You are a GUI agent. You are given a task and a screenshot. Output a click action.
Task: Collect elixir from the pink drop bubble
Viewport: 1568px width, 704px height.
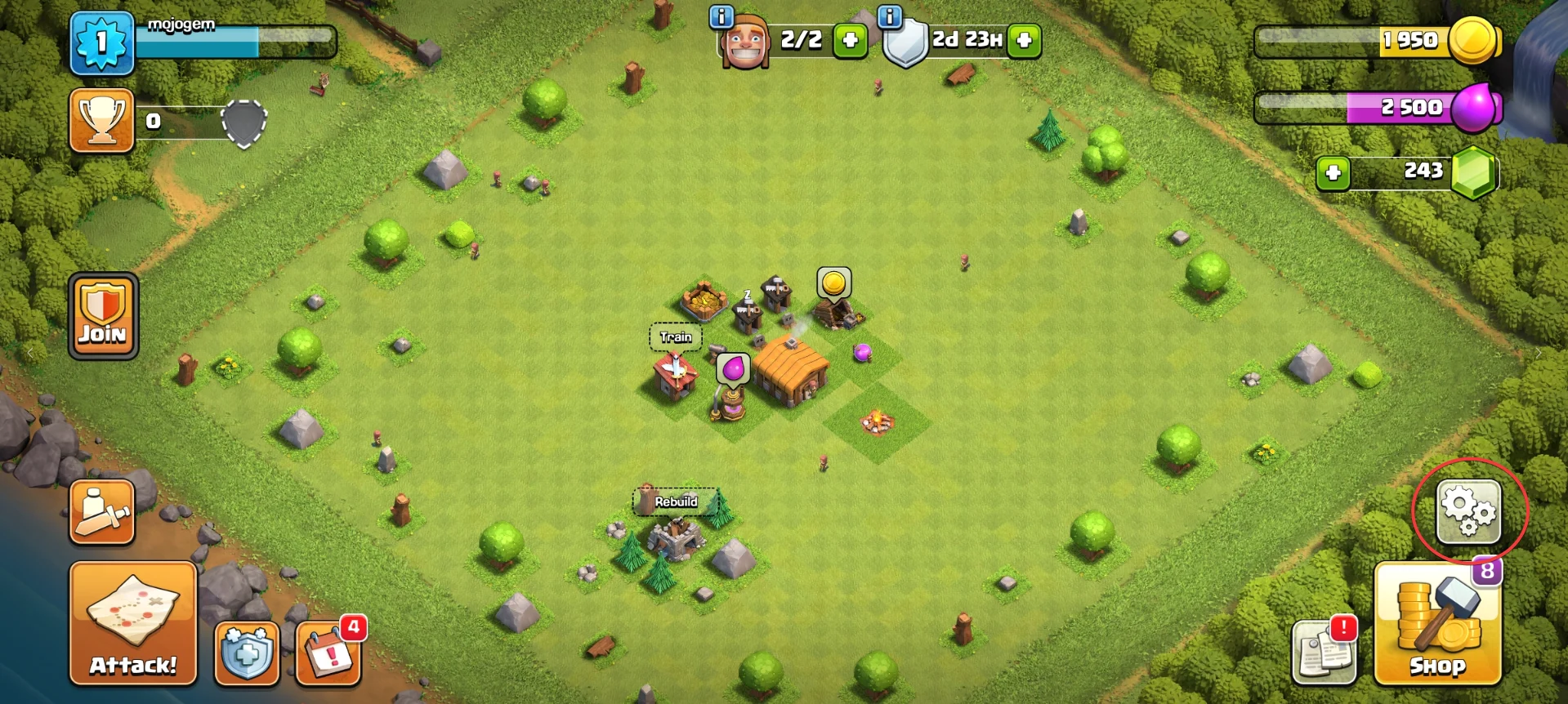coord(734,368)
